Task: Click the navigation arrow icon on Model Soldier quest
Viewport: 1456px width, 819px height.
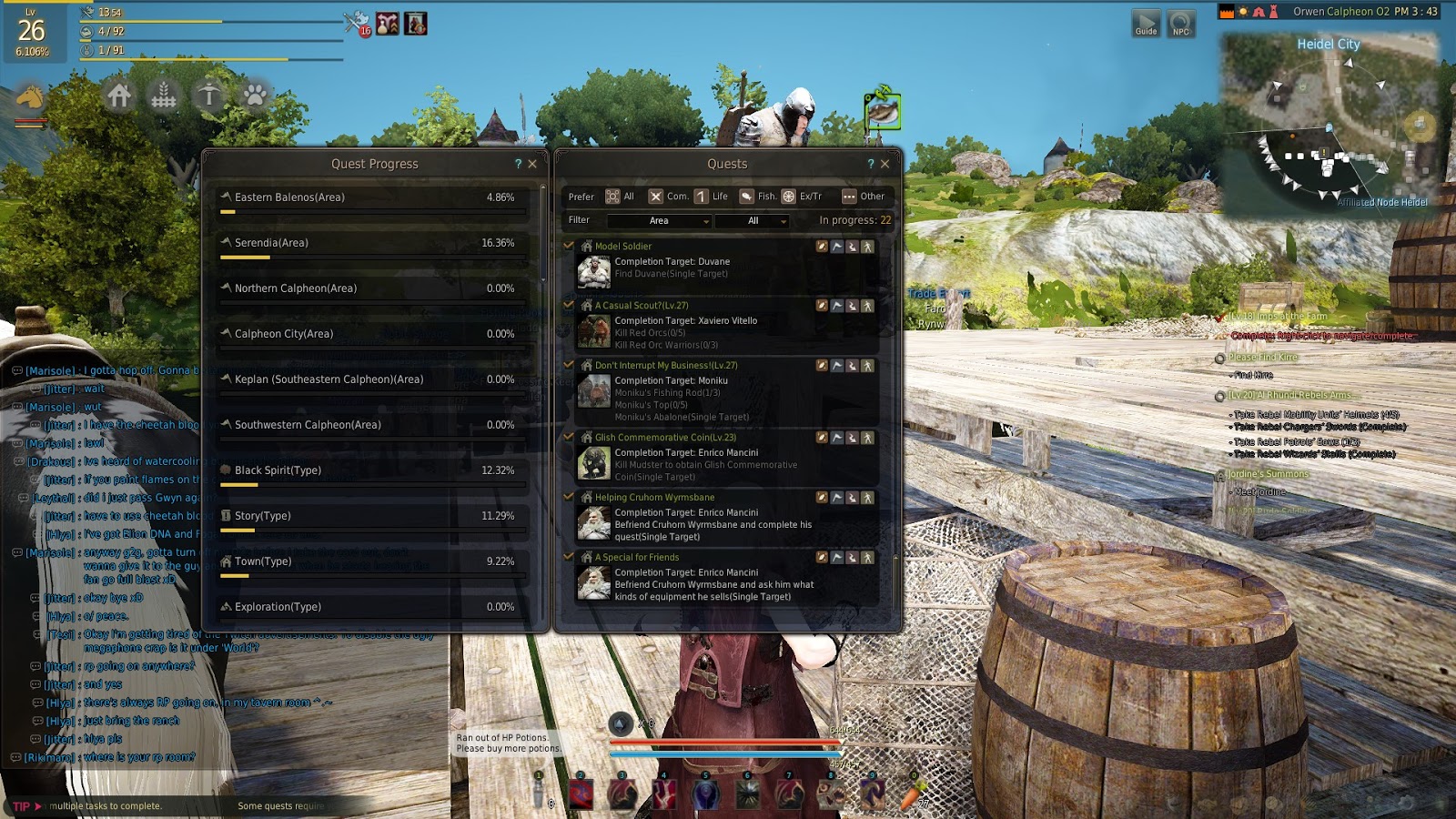Action: point(852,247)
